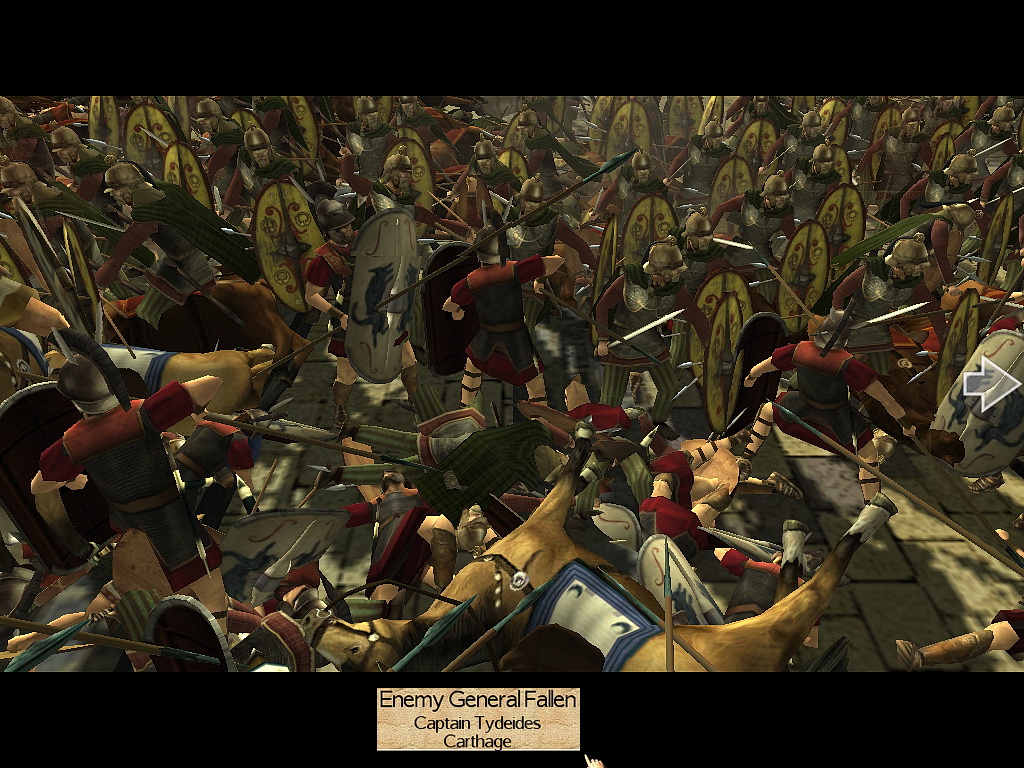Click the Enemy General Fallen notification panel
This screenshot has width=1024, height=768.
(x=478, y=719)
